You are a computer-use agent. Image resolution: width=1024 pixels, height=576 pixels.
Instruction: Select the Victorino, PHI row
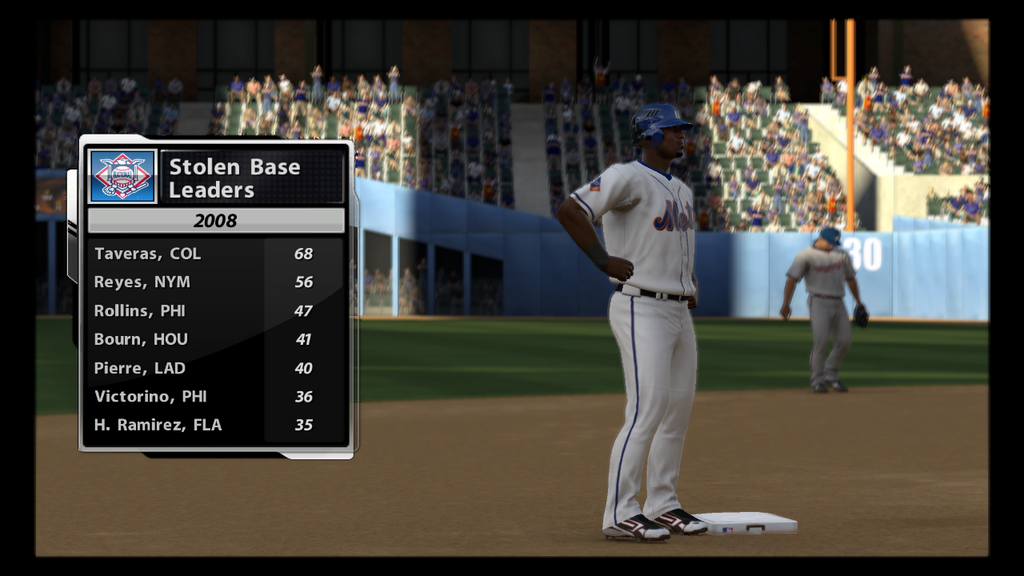[215, 396]
